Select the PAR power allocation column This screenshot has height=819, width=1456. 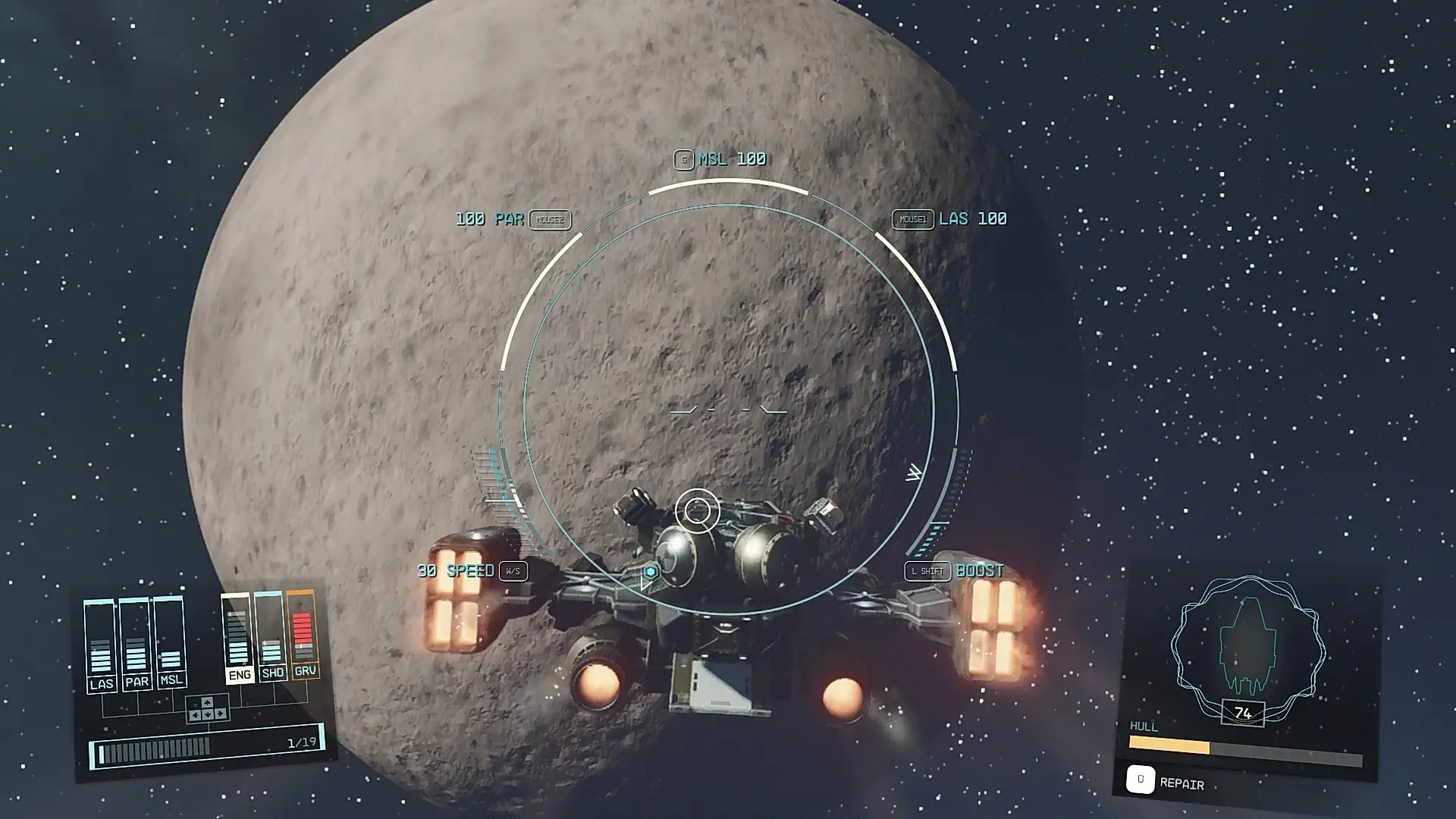tap(136, 643)
